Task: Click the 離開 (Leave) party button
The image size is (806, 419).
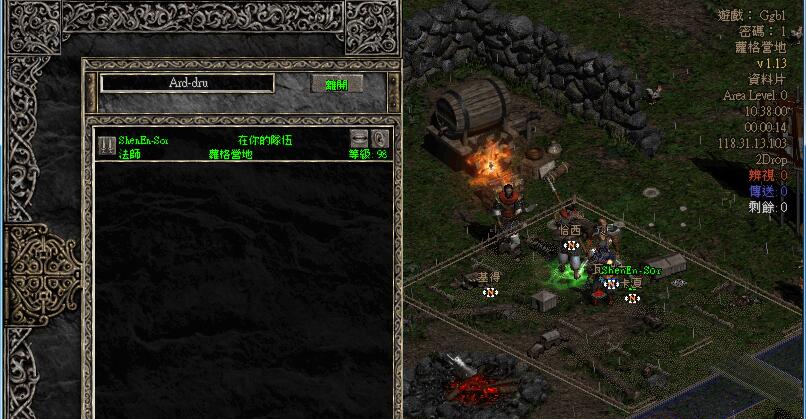Action: (x=337, y=84)
